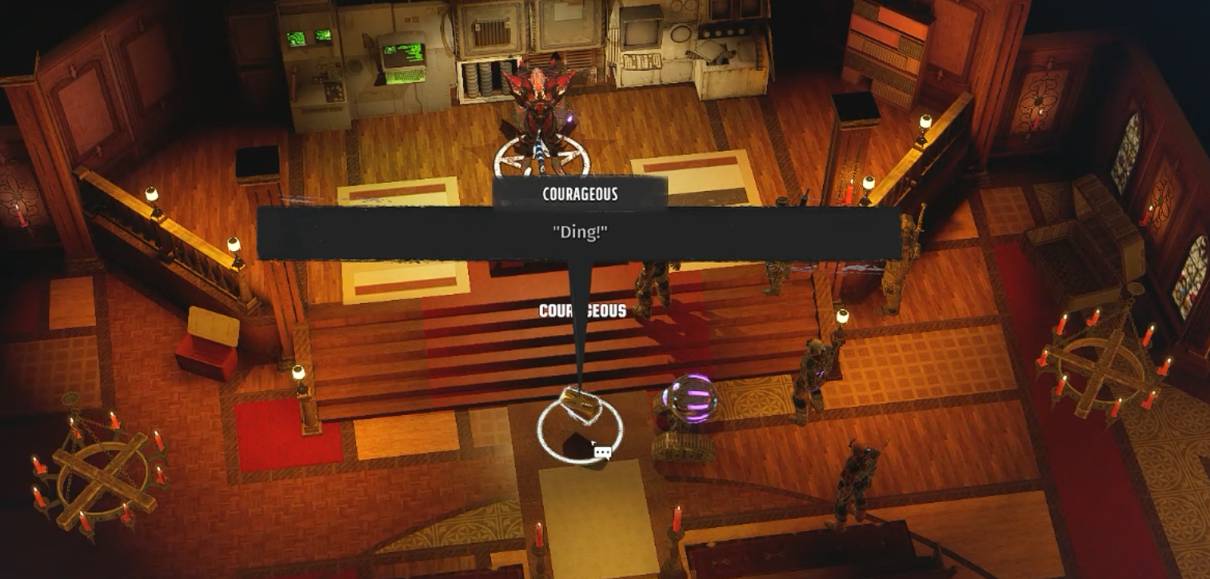The height and width of the screenshot is (579, 1210).
Task: Select the red armored character in the white circle
Action: click(541, 112)
